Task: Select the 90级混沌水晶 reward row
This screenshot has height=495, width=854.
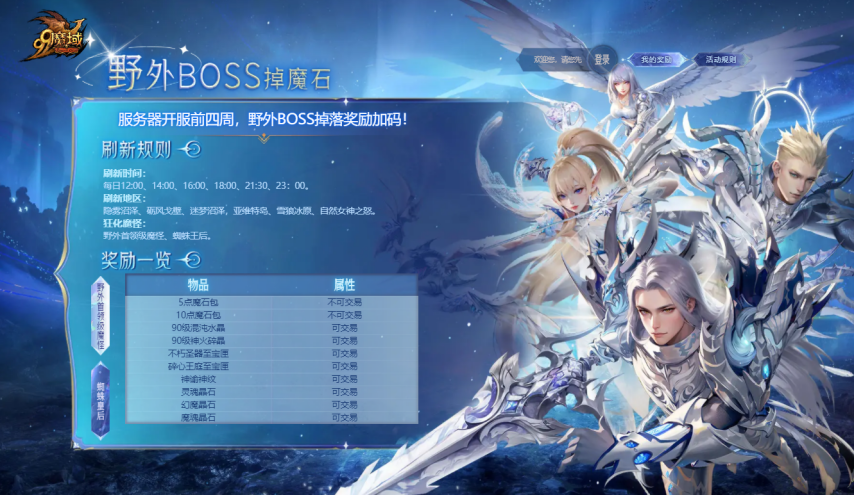Action: pyautogui.click(x=198, y=327)
